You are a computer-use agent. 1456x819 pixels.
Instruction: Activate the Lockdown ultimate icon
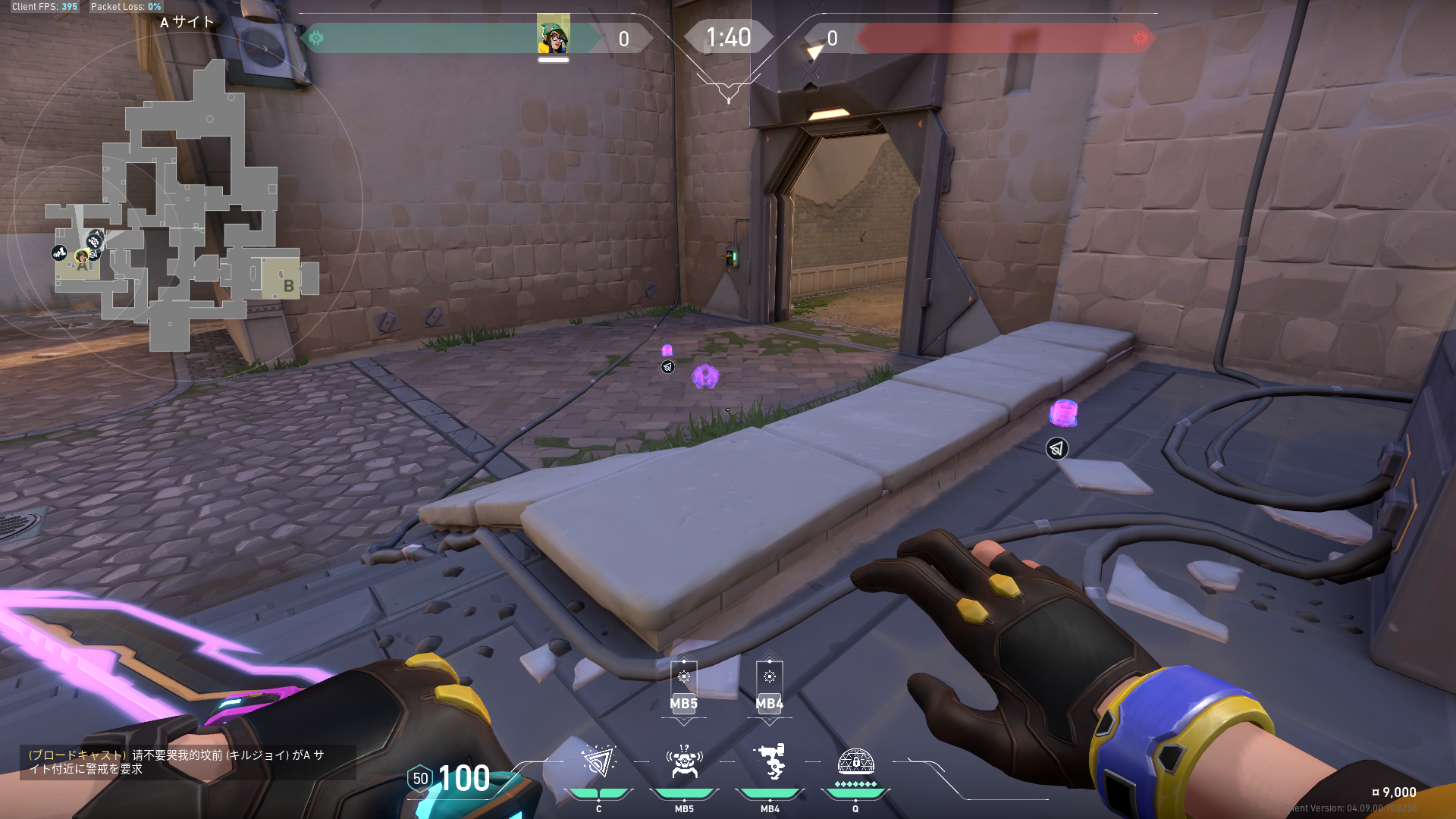point(855,763)
